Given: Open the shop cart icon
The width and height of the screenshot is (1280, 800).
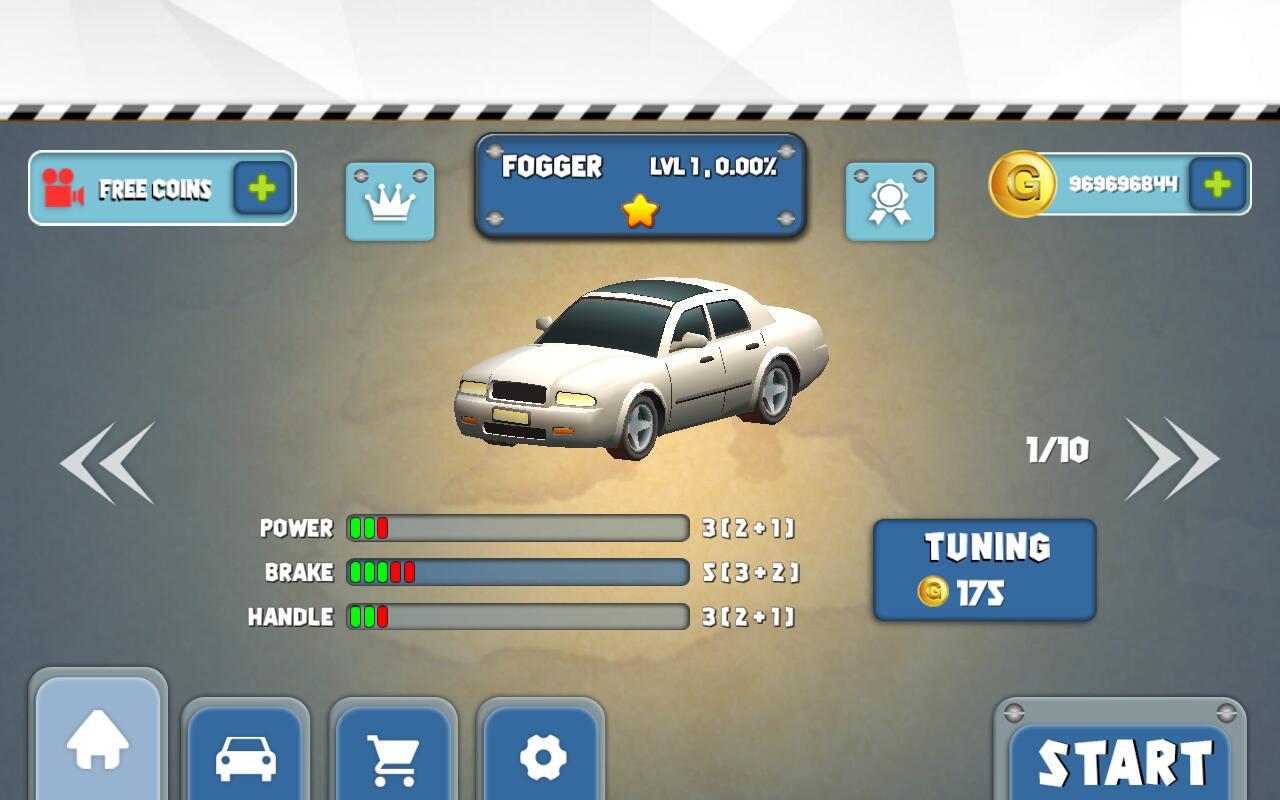Looking at the screenshot, I should 395,755.
